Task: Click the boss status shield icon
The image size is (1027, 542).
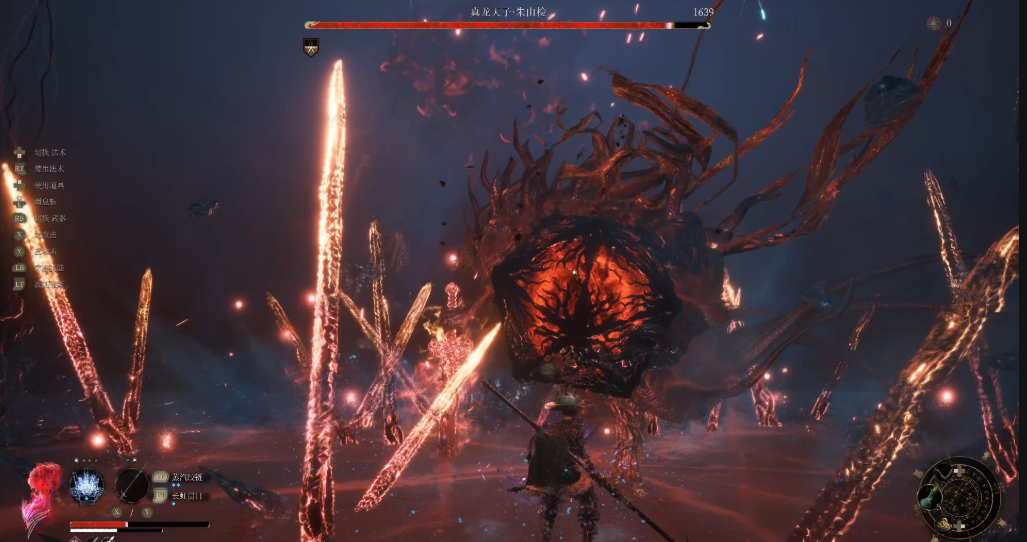Action: (x=311, y=45)
